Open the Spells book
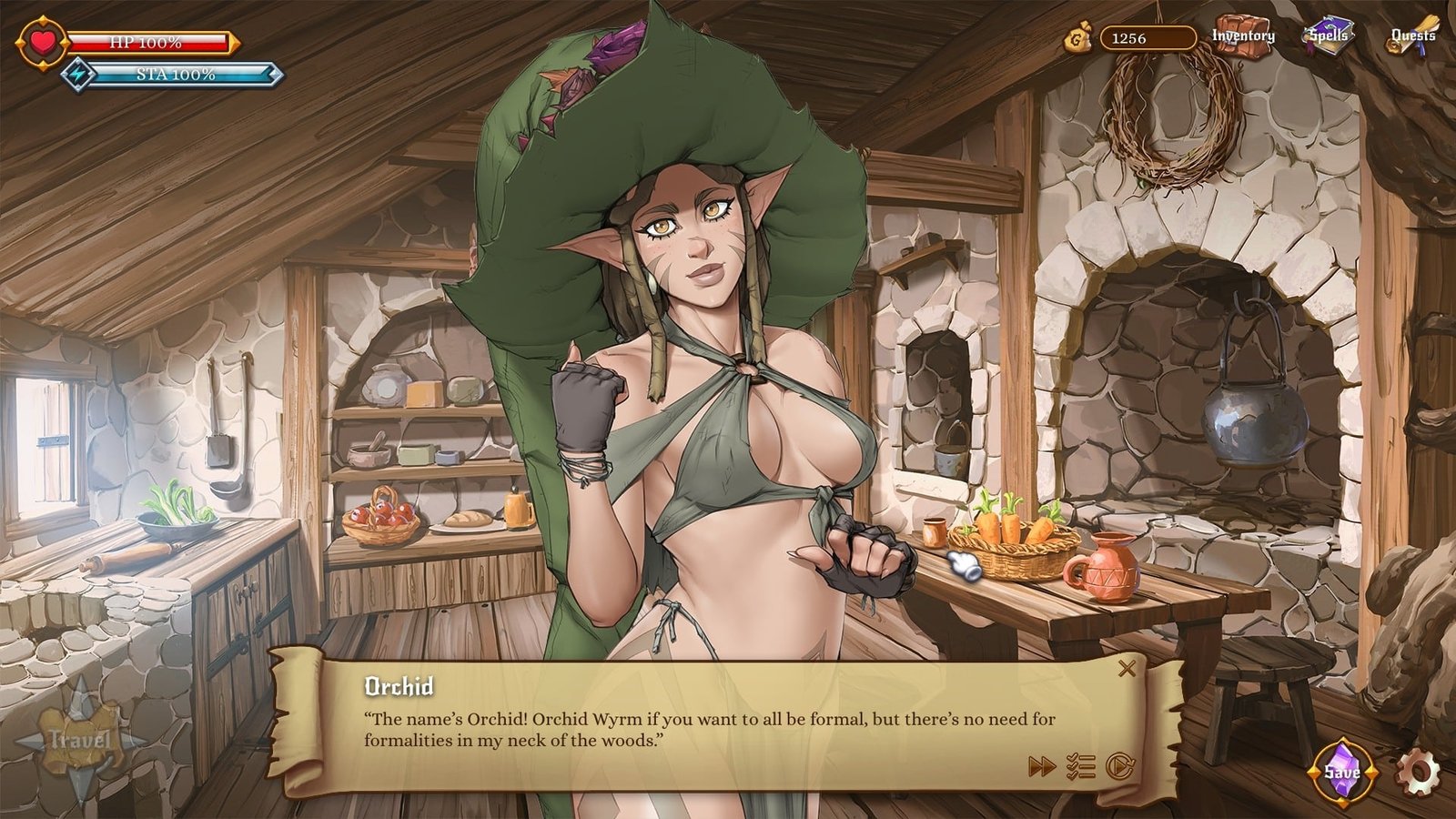Screen dimensions: 1456x819 [1329, 36]
